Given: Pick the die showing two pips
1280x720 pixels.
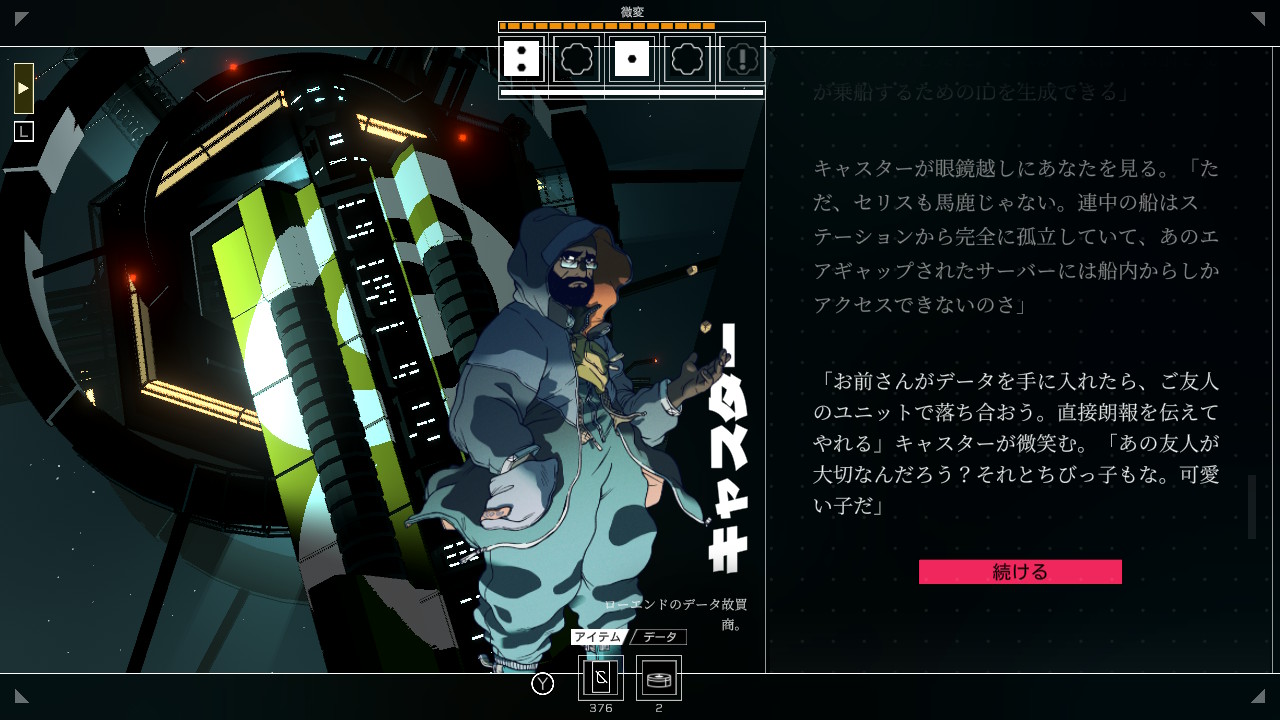Looking at the screenshot, I should click(x=522, y=59).
